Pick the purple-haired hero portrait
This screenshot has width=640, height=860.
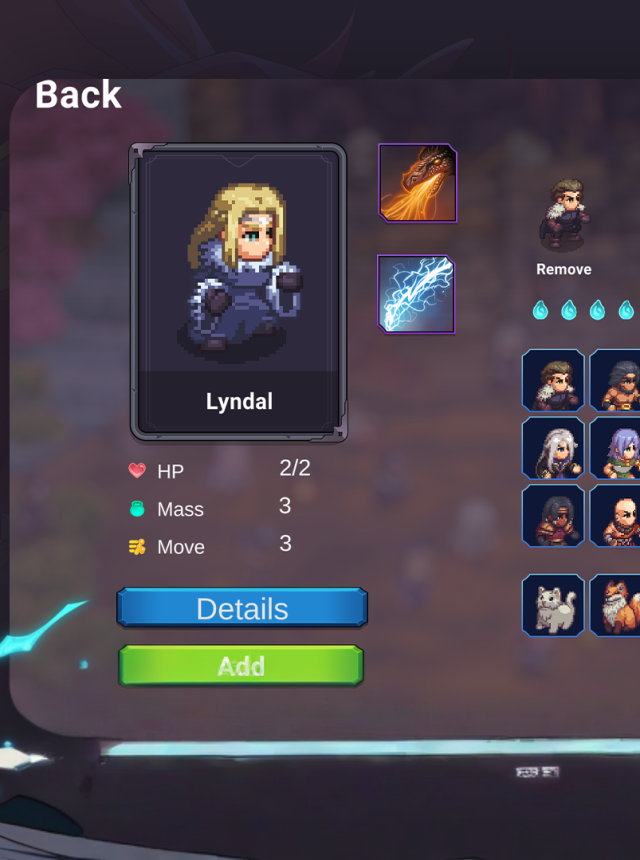point(616,448)
